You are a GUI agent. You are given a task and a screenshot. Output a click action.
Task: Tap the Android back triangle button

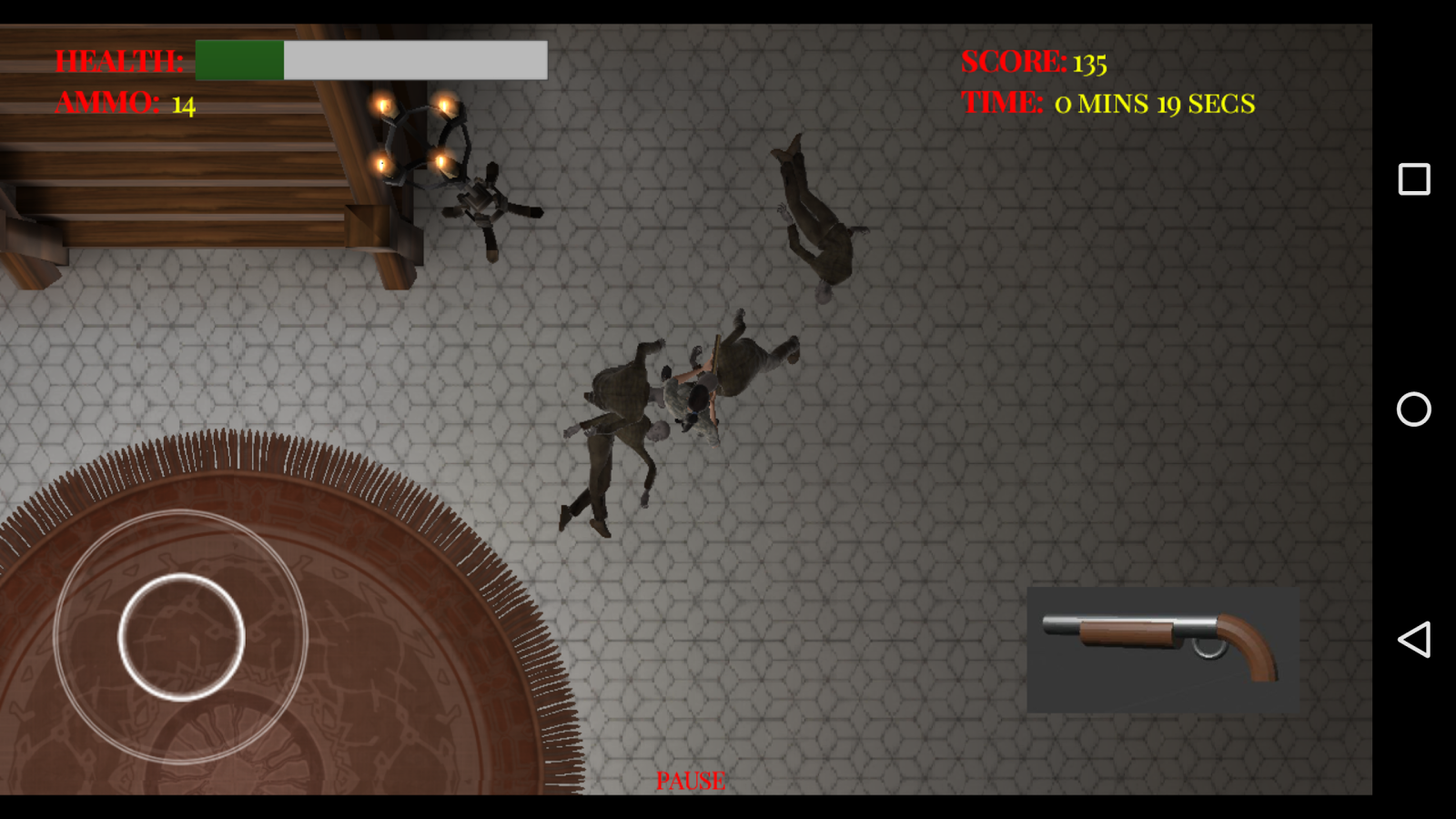coord(1413,640)
